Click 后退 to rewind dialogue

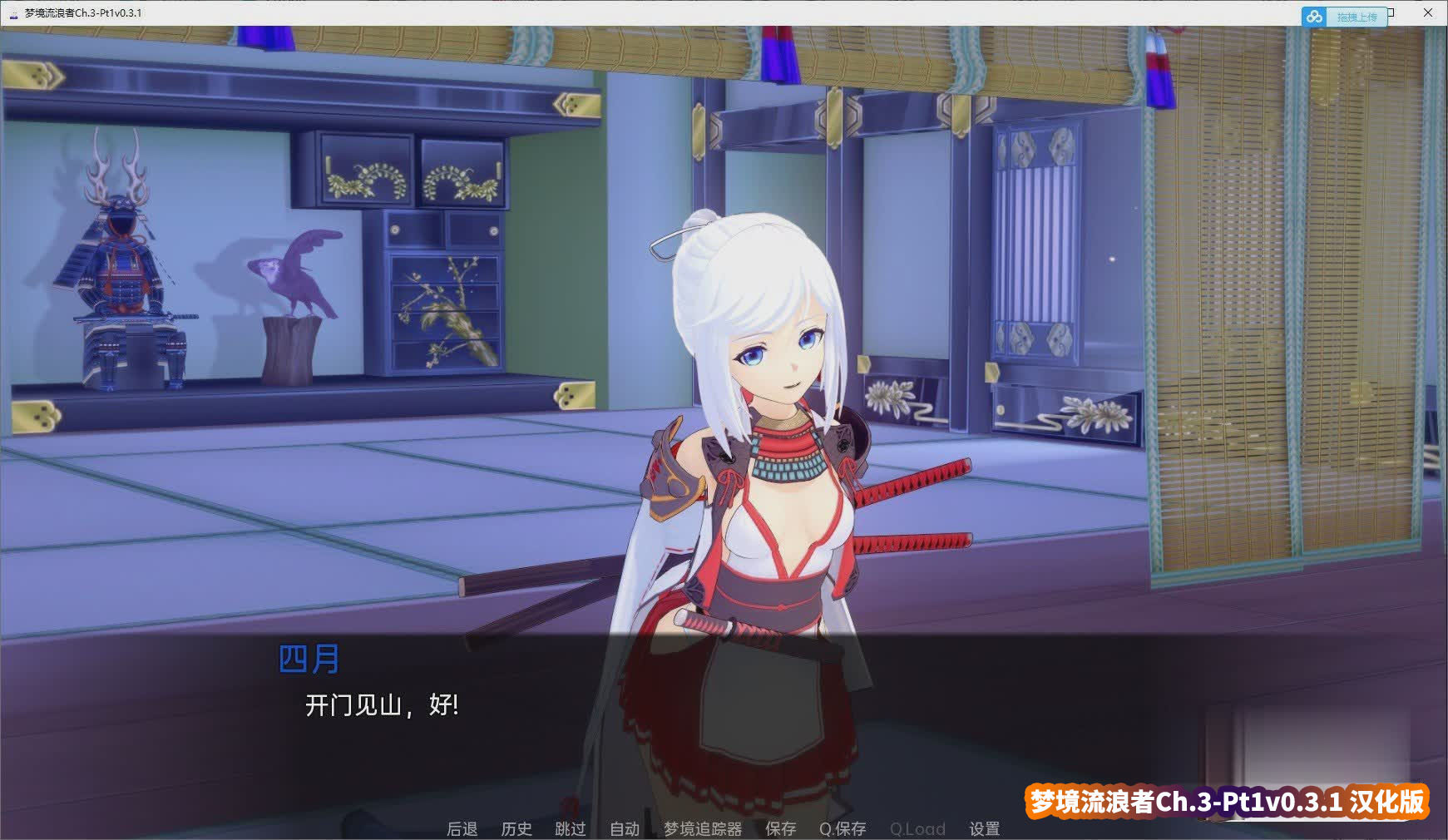click(x=462, y=828)
